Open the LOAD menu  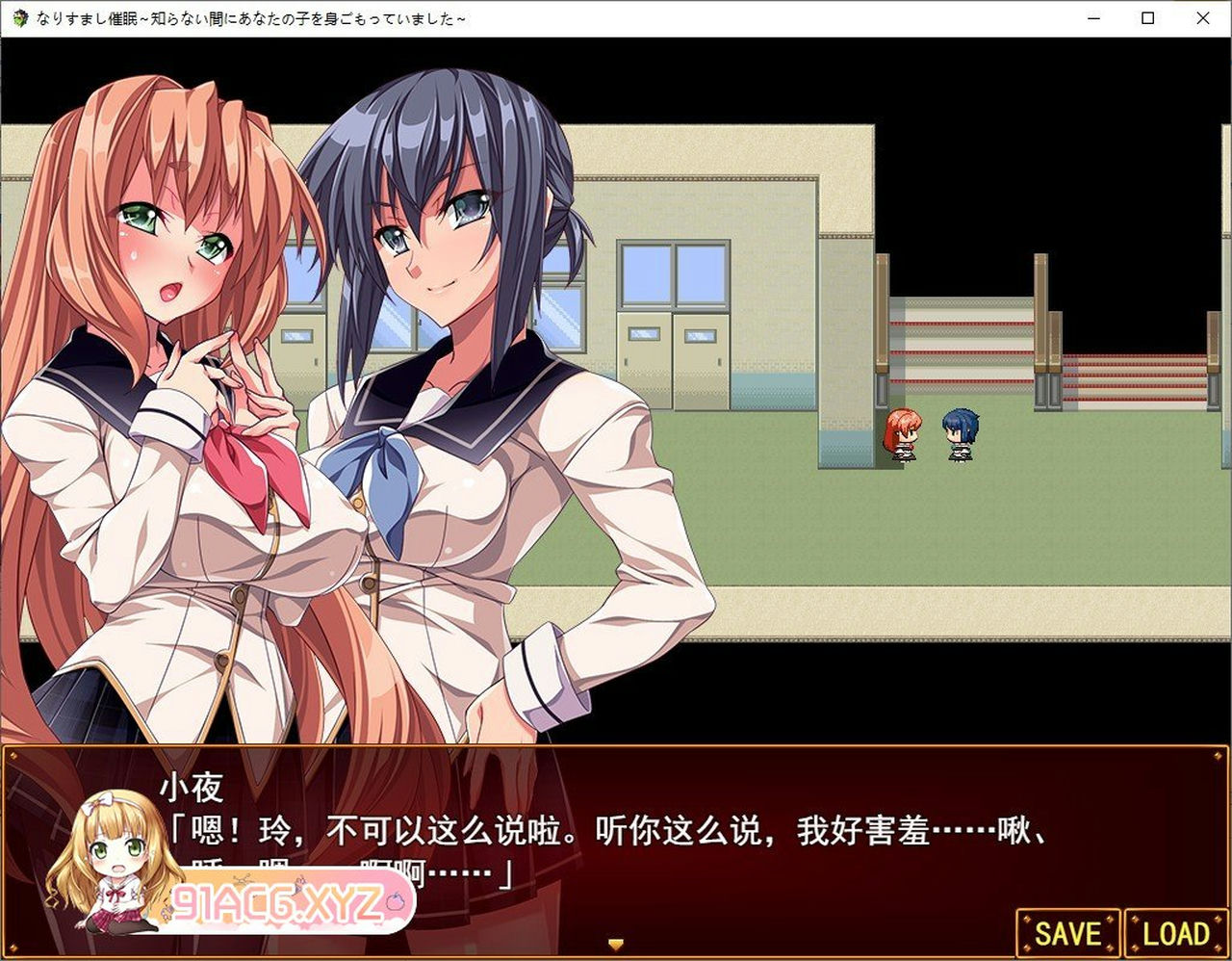tap(1176, 933)
